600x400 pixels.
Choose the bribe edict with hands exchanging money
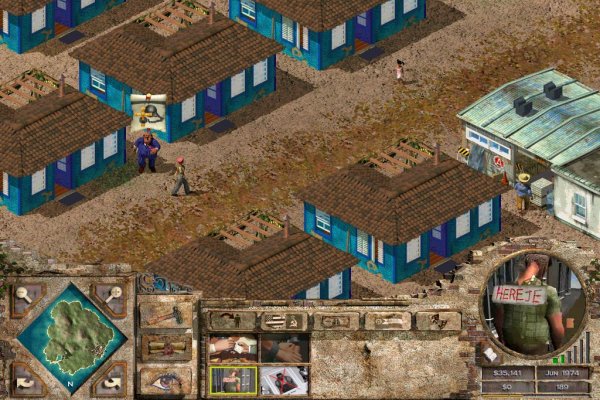click(x=234, y=349)
